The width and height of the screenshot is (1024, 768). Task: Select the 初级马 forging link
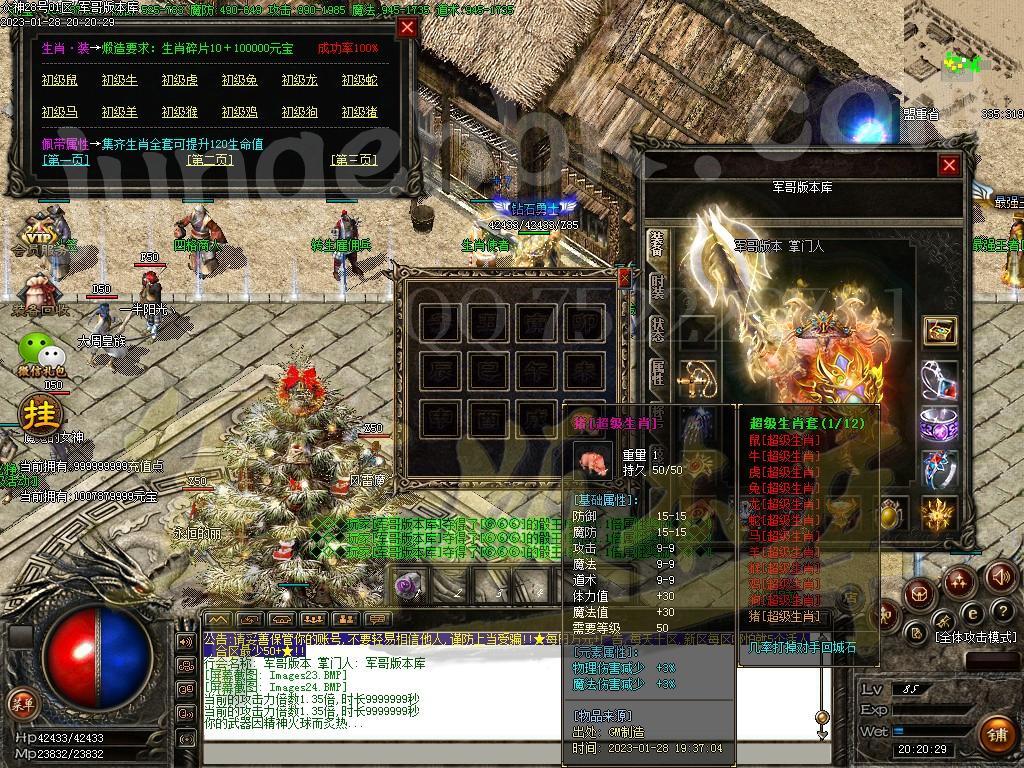coord(59,113)
